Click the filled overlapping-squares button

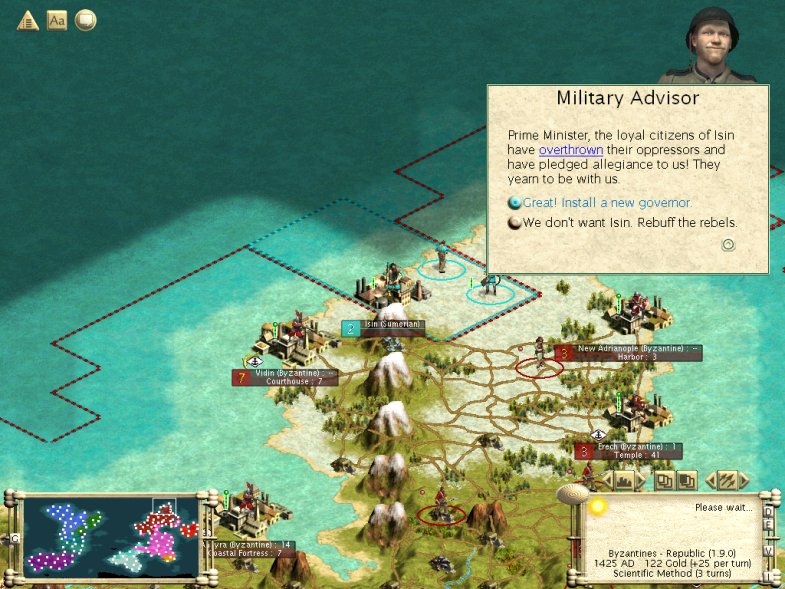[x=687, y=481]
